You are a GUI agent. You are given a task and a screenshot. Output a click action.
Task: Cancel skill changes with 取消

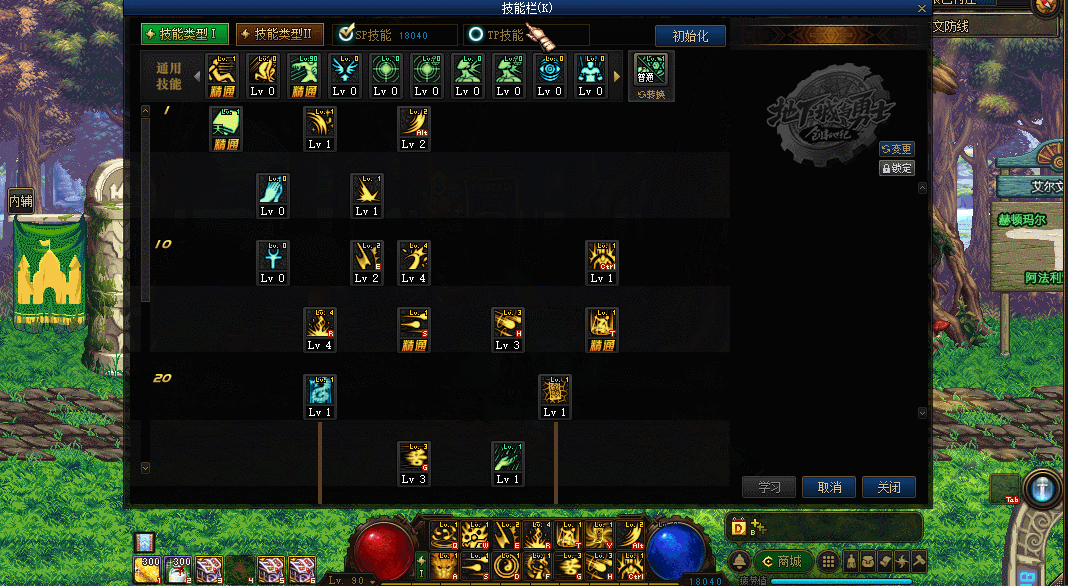(829, 487)
